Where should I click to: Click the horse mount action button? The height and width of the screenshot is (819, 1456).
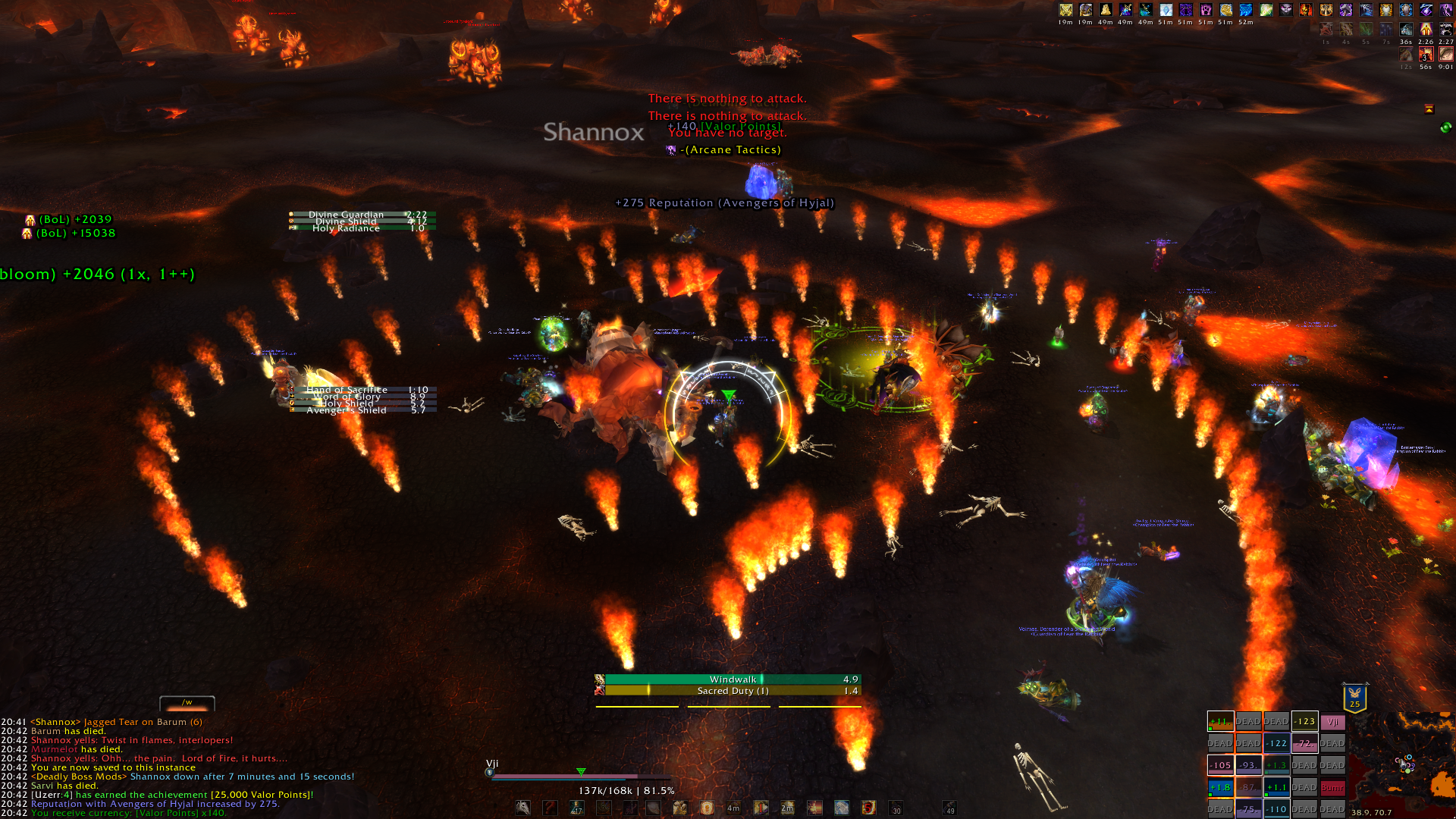[x=523, y=808]
